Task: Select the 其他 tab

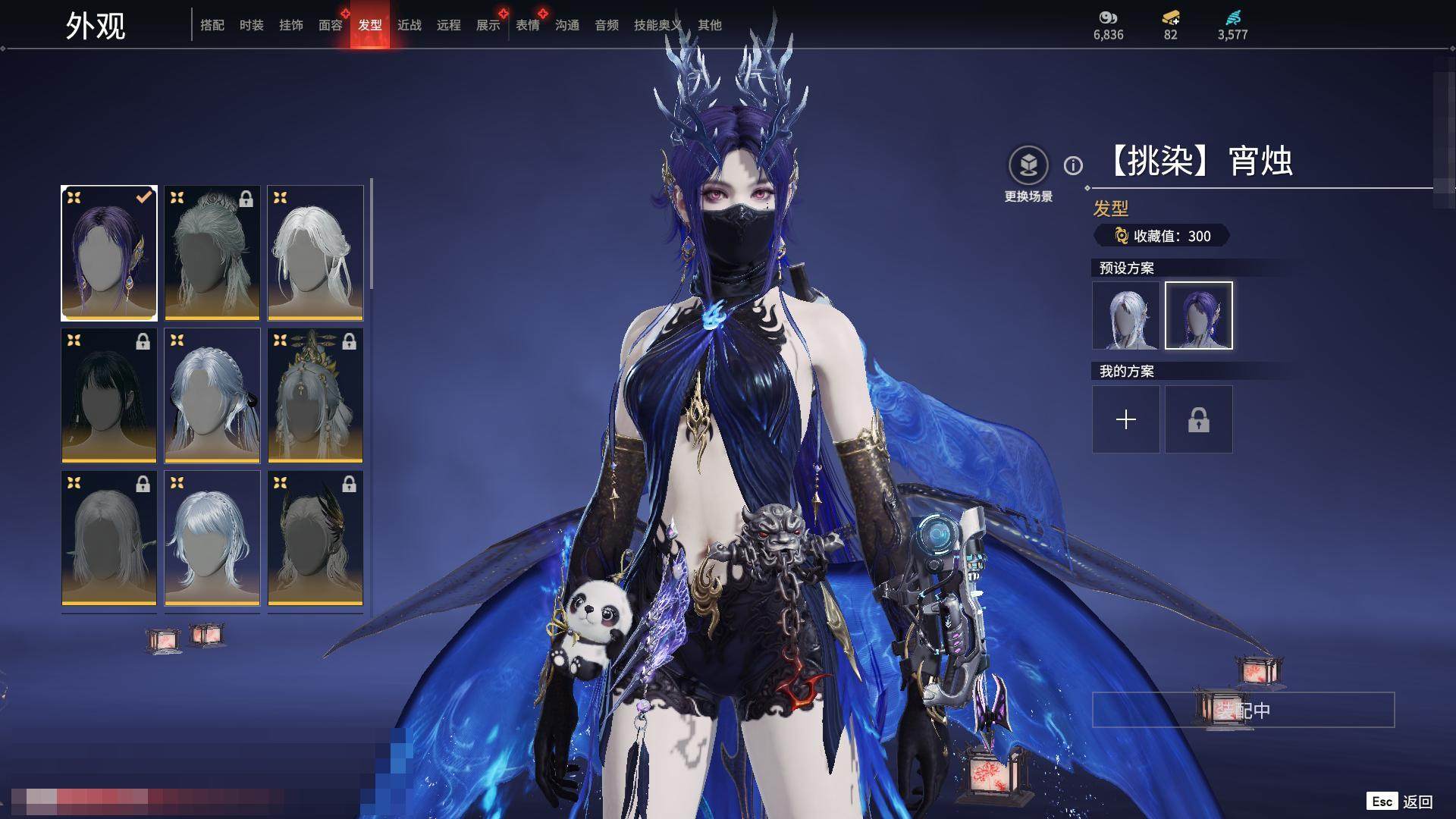Action: coord(710,25)
